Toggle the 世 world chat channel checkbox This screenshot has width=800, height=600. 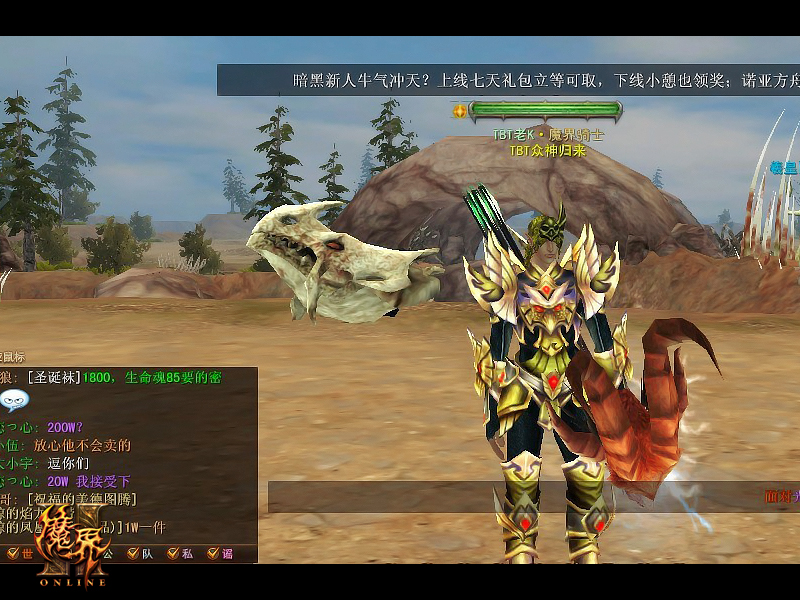click(x=13, y=553)
